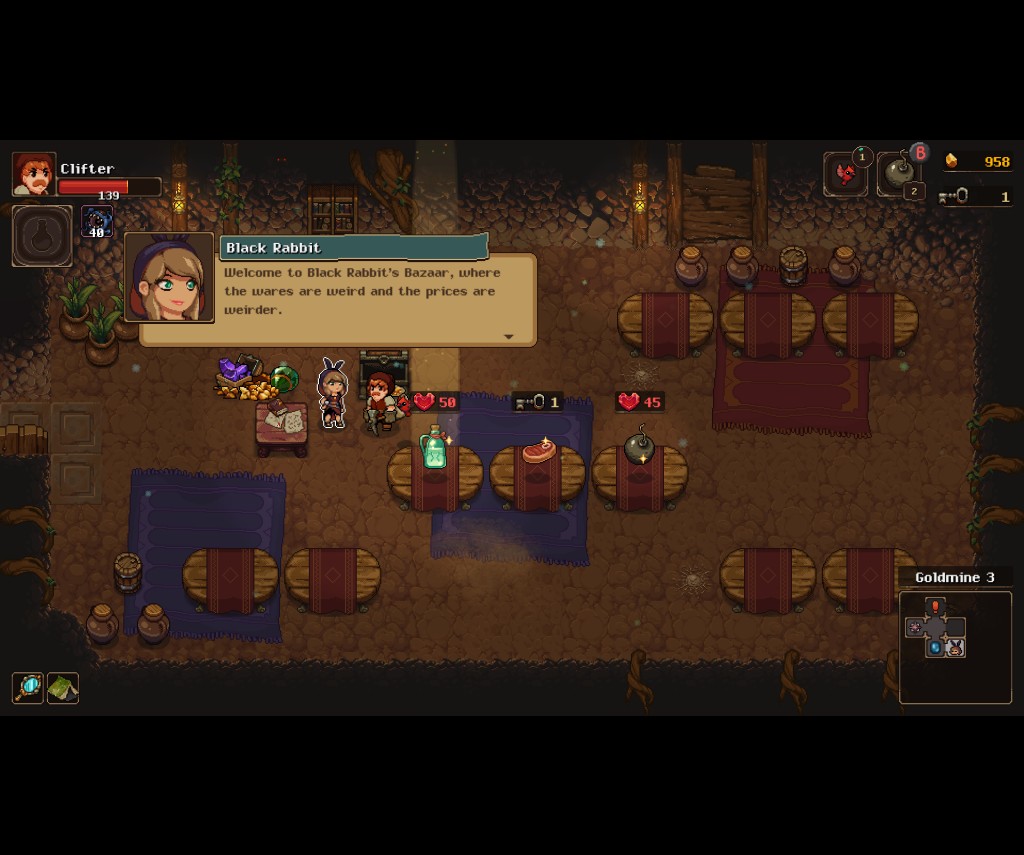The height and width of the screenshot is (855, 1024).
Task: Click the empty potion slot
Action: pos(42,236)
